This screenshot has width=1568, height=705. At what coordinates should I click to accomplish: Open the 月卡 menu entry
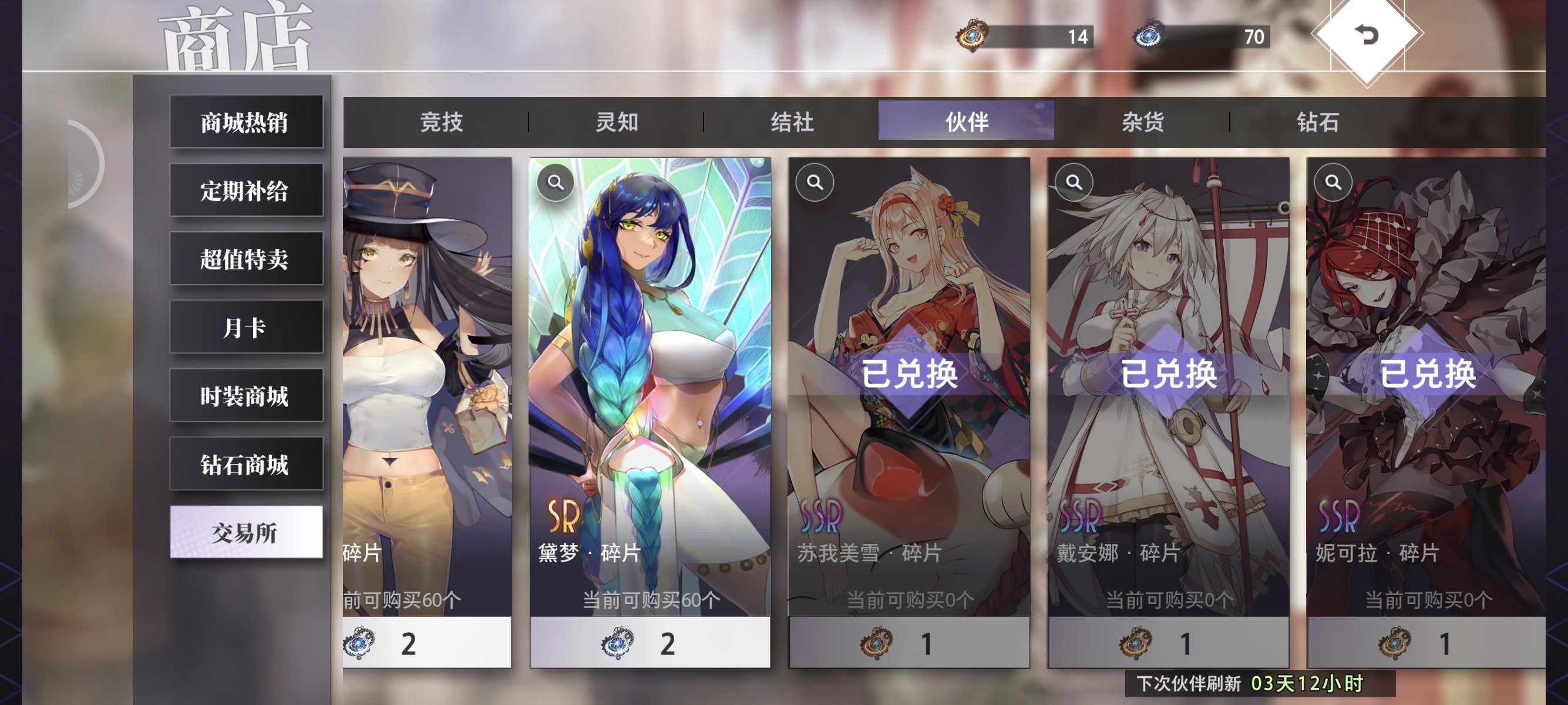point(245,328)
